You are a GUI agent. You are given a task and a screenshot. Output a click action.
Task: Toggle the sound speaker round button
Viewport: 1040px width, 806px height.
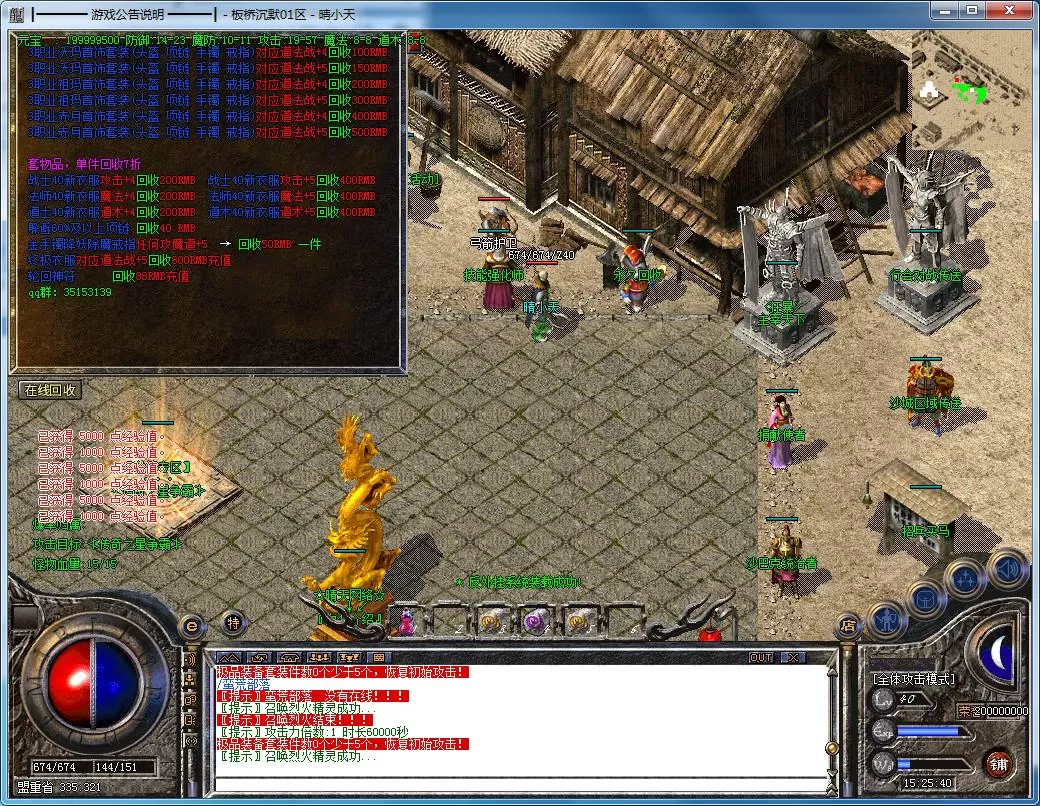(x=1006, y=568)
